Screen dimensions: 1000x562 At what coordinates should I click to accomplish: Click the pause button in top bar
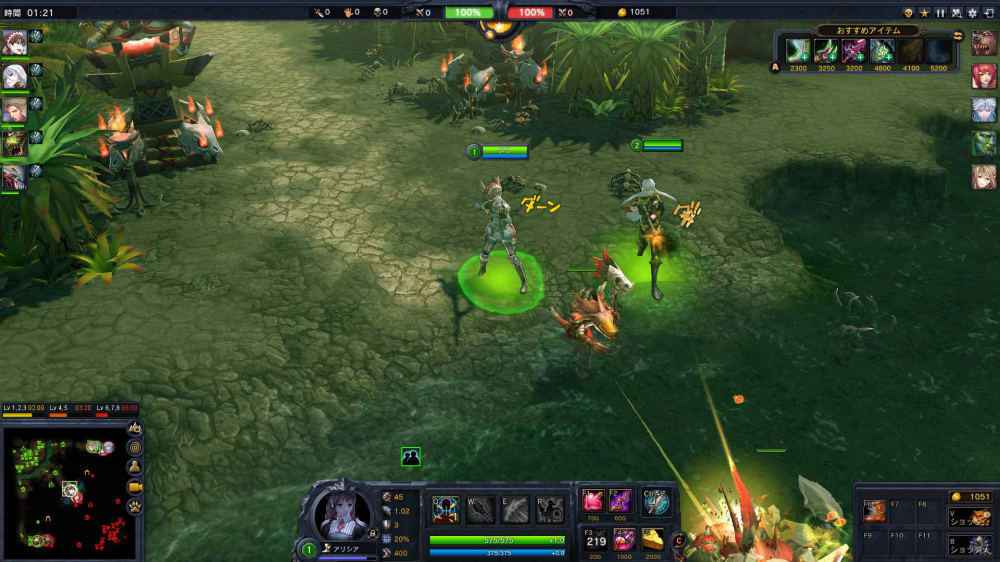click(x=940, y=12)
